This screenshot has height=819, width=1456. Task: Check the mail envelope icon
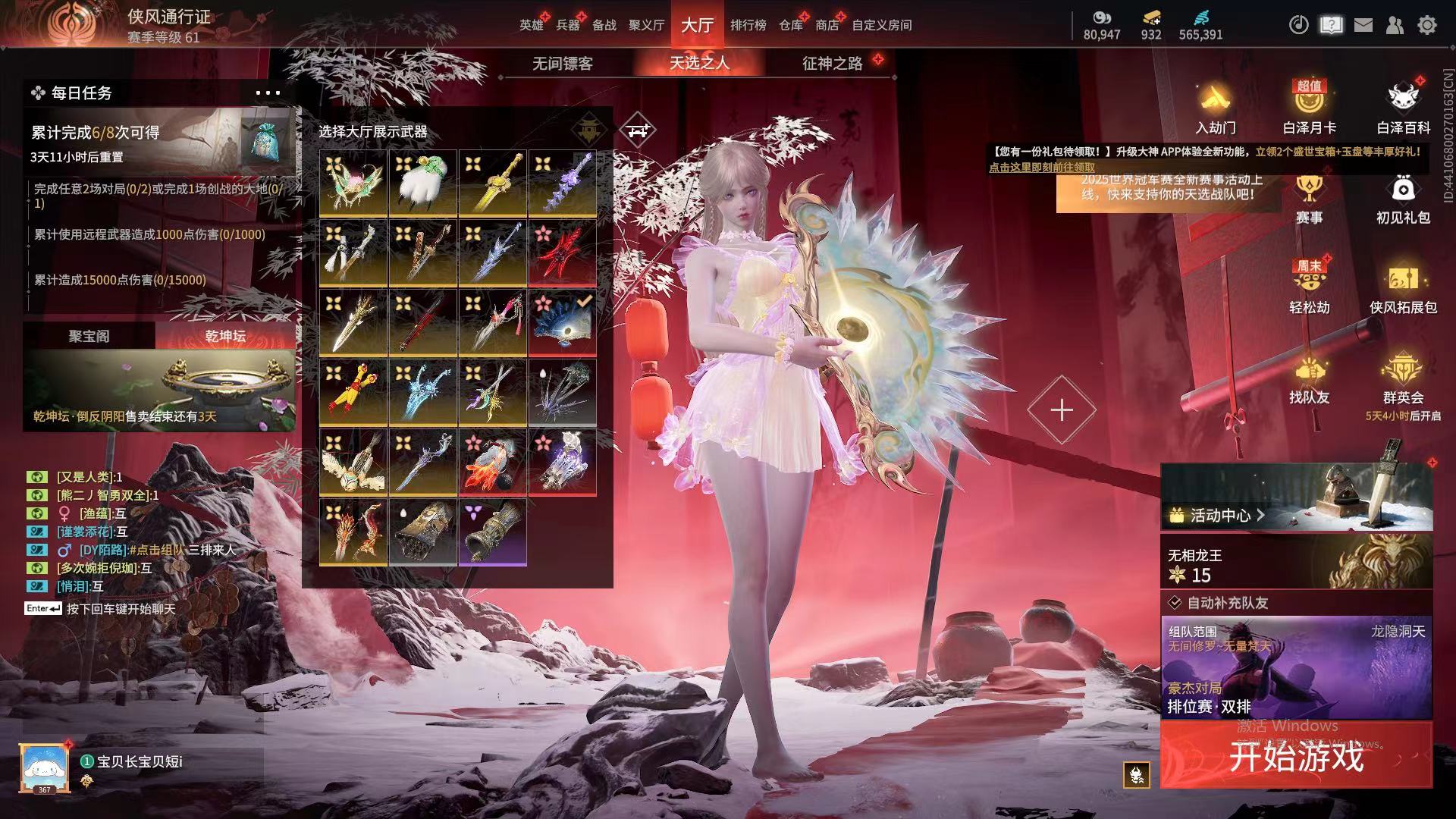[1363, 25]
